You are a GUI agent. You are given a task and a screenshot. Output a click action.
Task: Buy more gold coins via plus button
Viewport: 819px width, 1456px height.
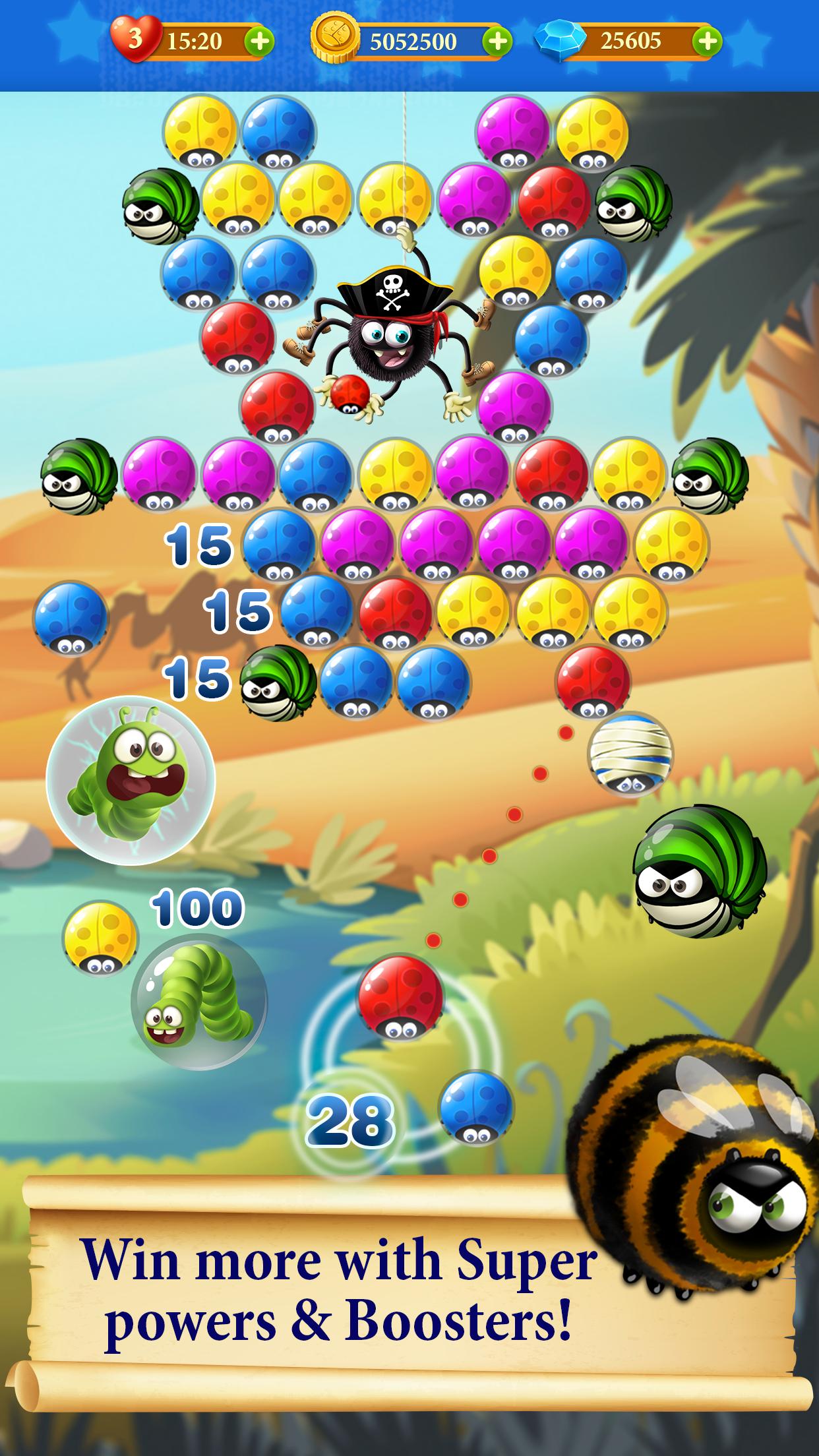coord(497,42)
